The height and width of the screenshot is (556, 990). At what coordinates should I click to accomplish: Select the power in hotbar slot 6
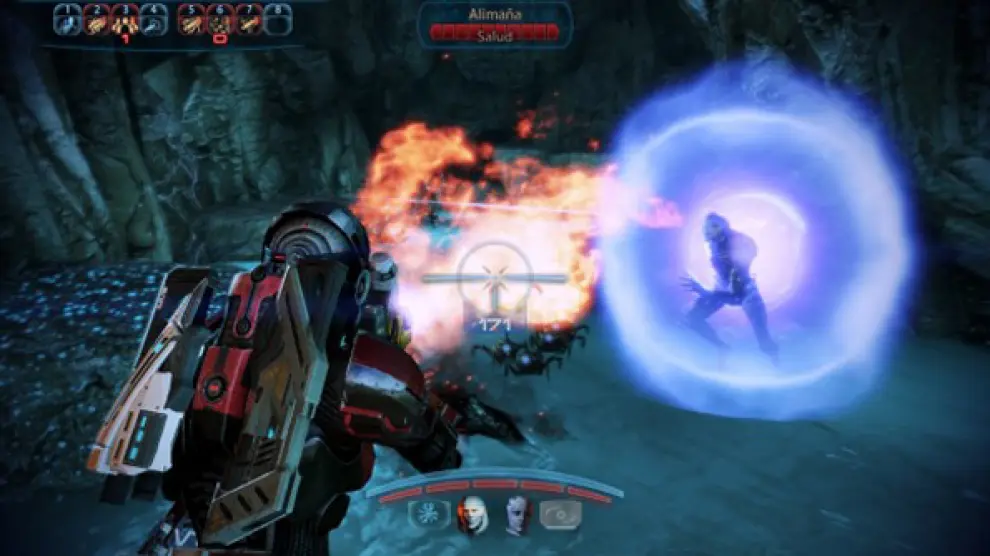[x=220, y=20]
